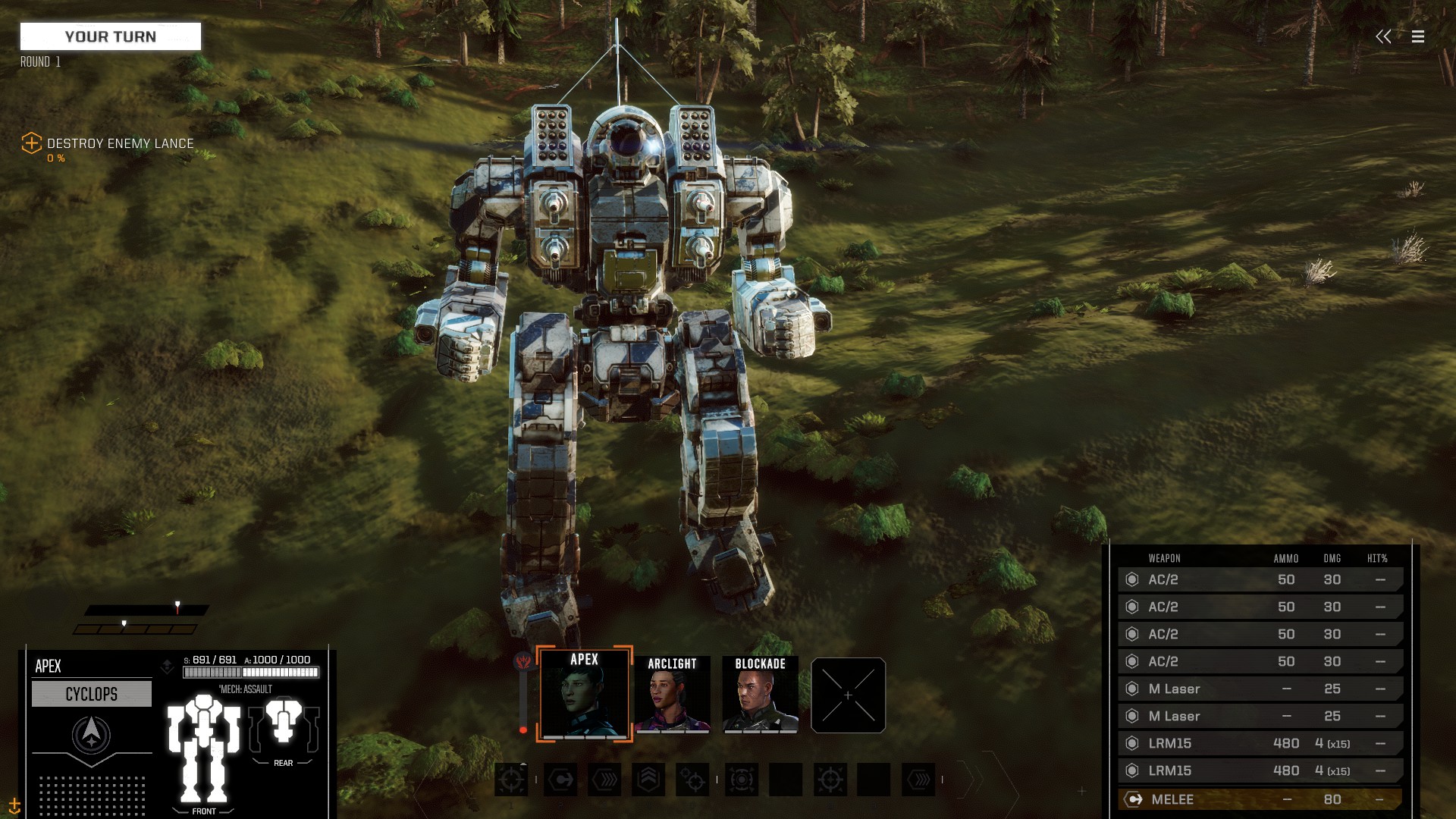Click the Your Turn banner

pyautogui.click(x=111, y=36)
